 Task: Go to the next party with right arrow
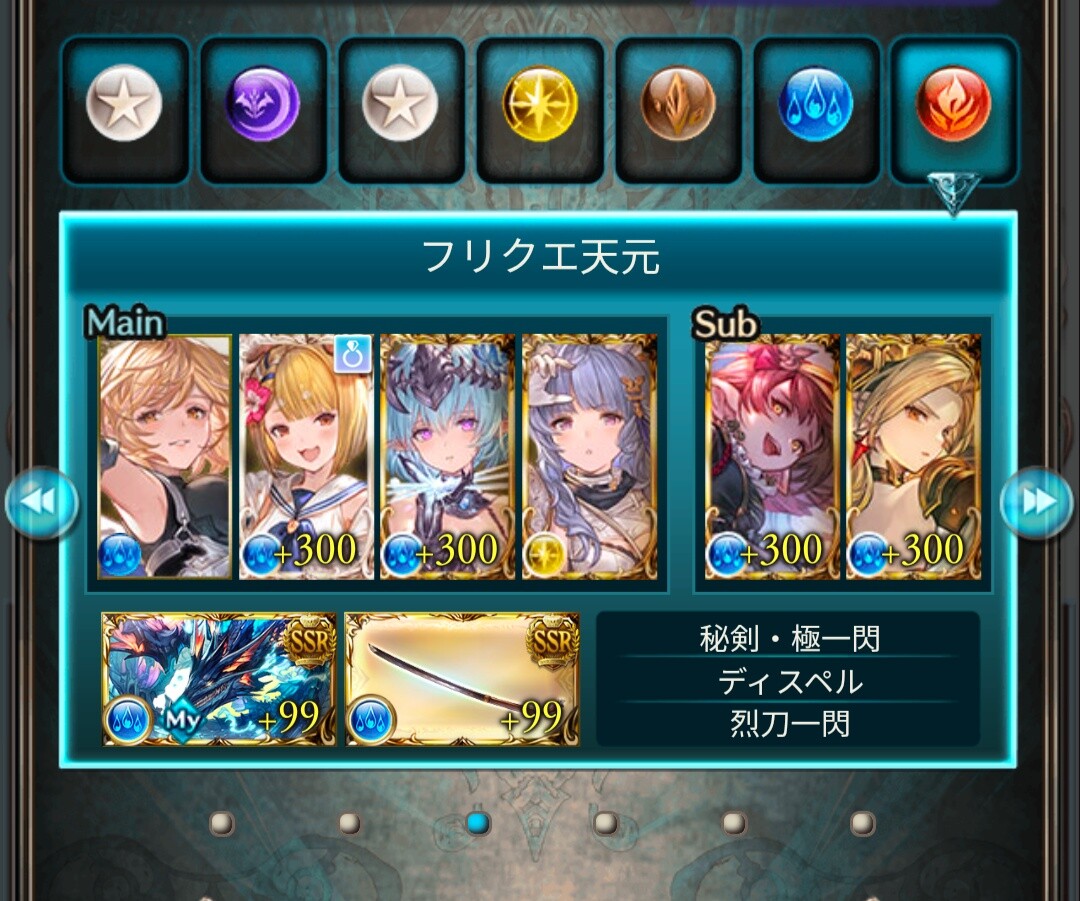pyautogui.click(x=1036, y=502)
